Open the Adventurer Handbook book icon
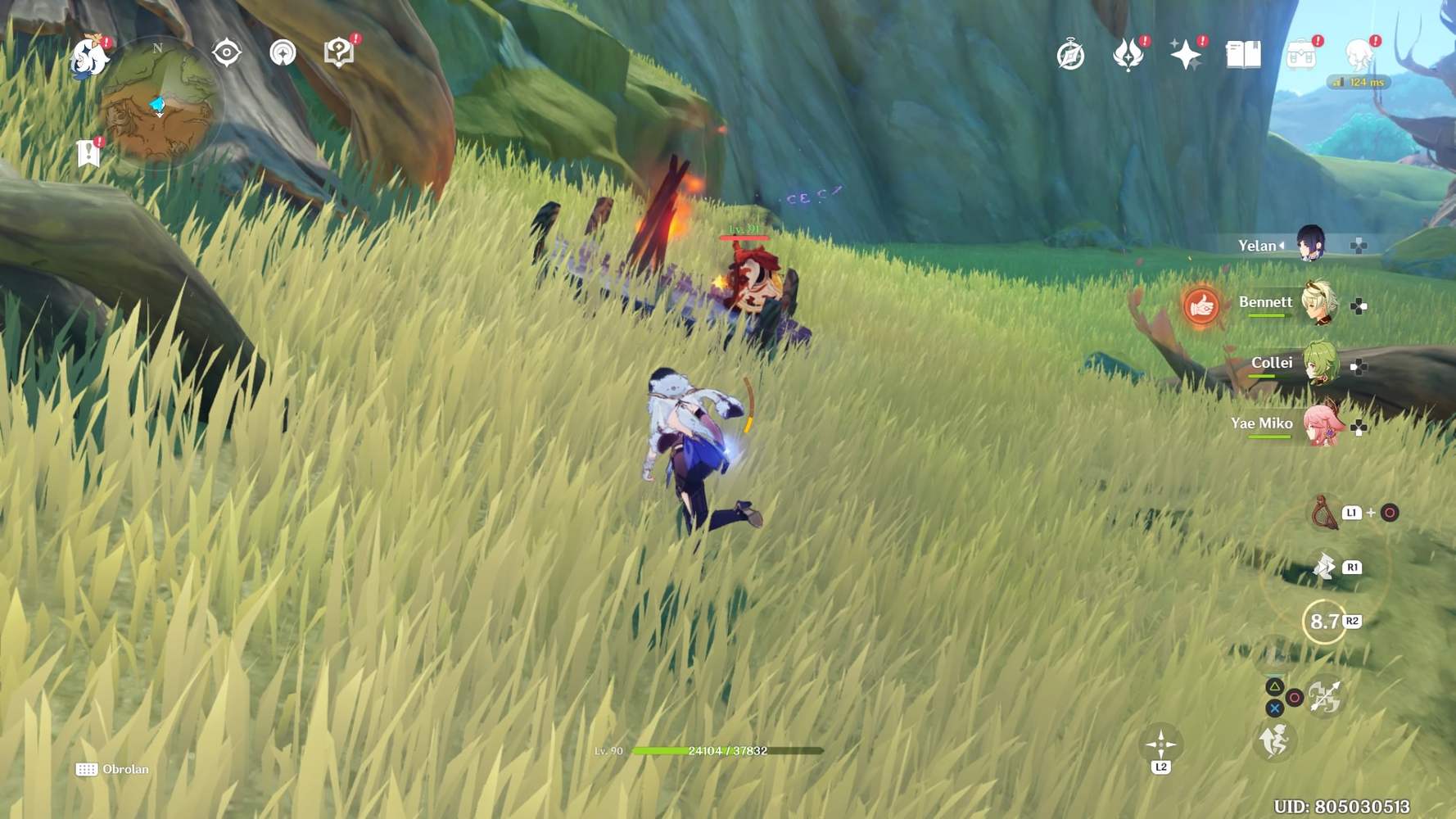 [x=1242, y=56]
